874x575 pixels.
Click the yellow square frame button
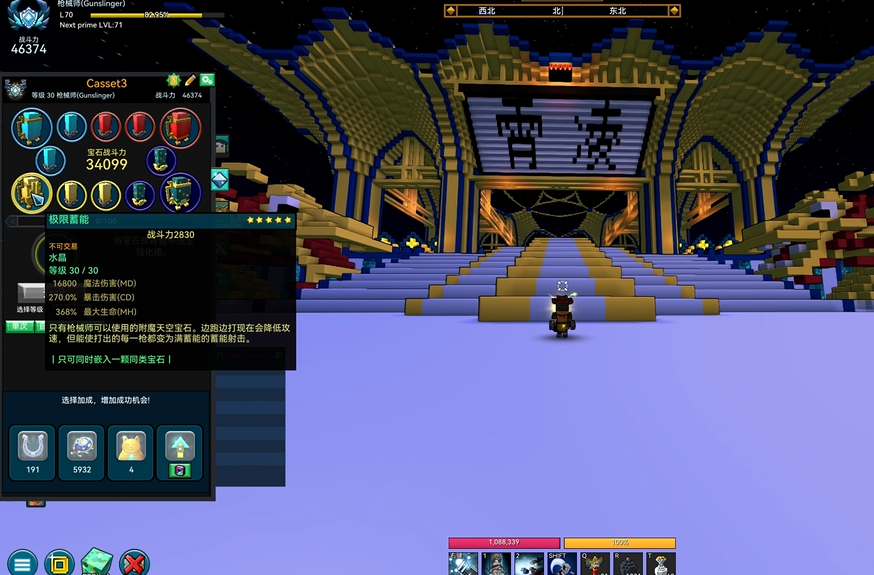coord(59,562)
